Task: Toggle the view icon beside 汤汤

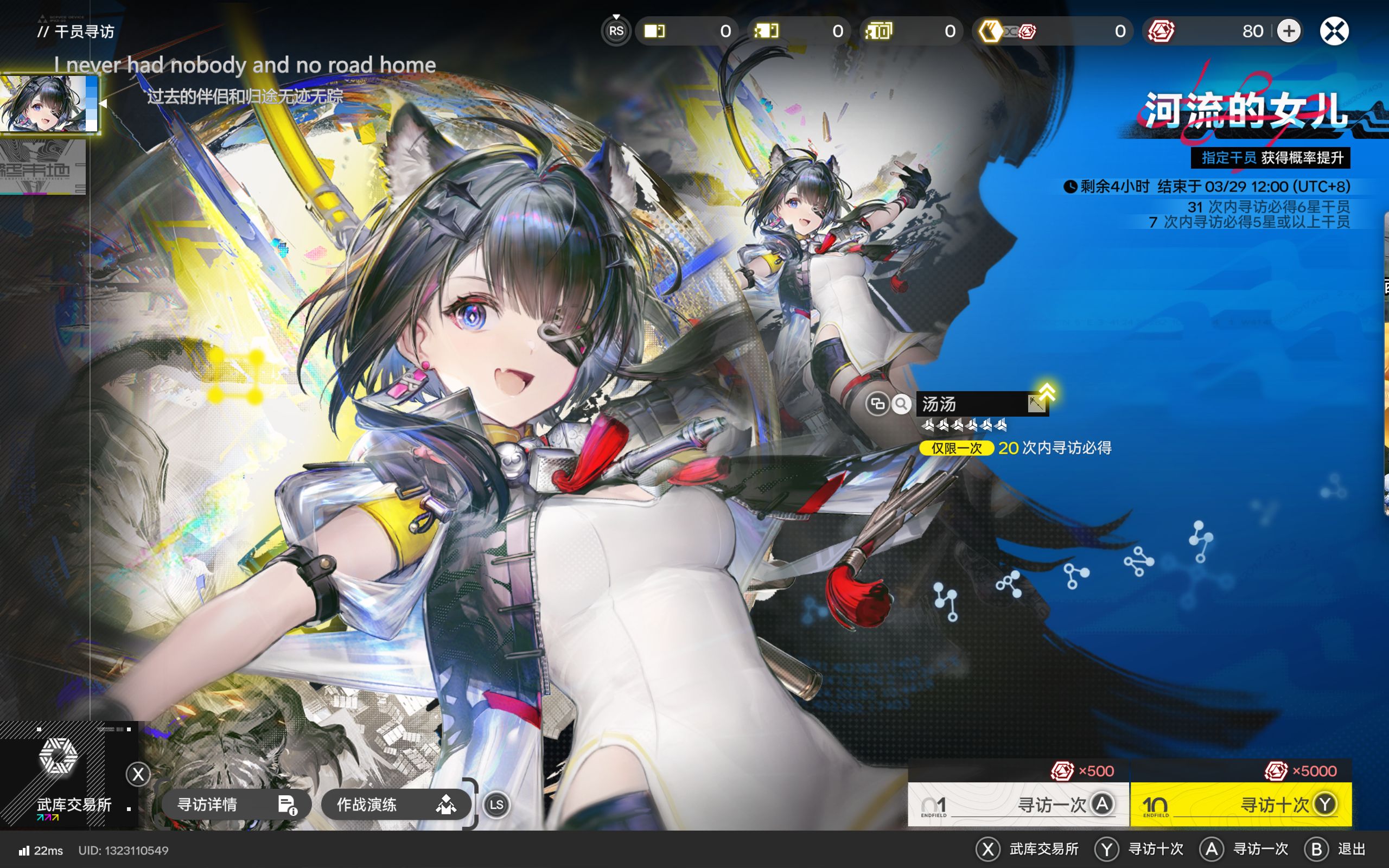Action: click(x=877, y=404)
